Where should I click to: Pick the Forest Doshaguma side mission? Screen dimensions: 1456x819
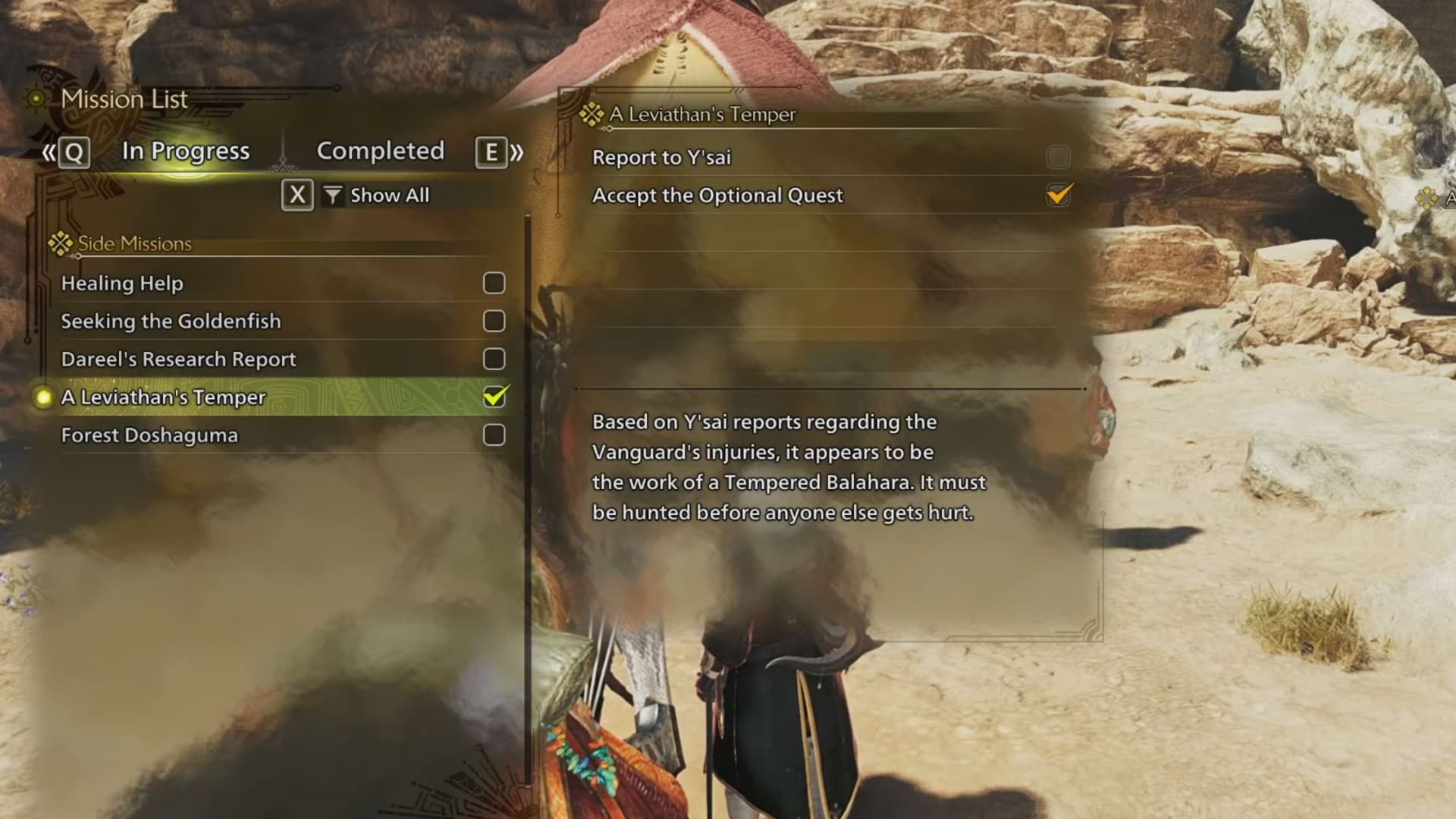click(x=149, y=435)
